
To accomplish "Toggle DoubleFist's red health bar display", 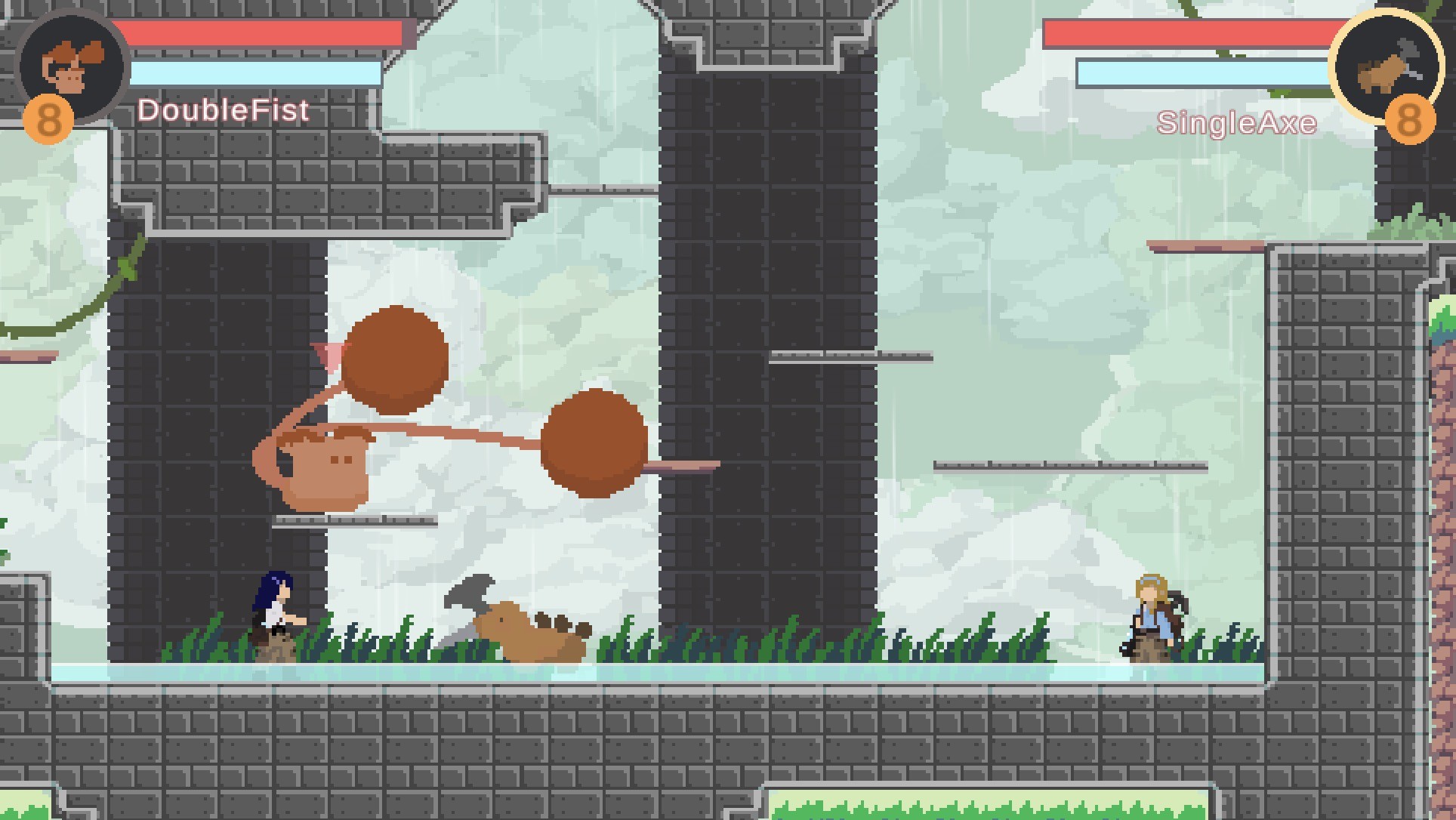I will click(x=264, y=32).
